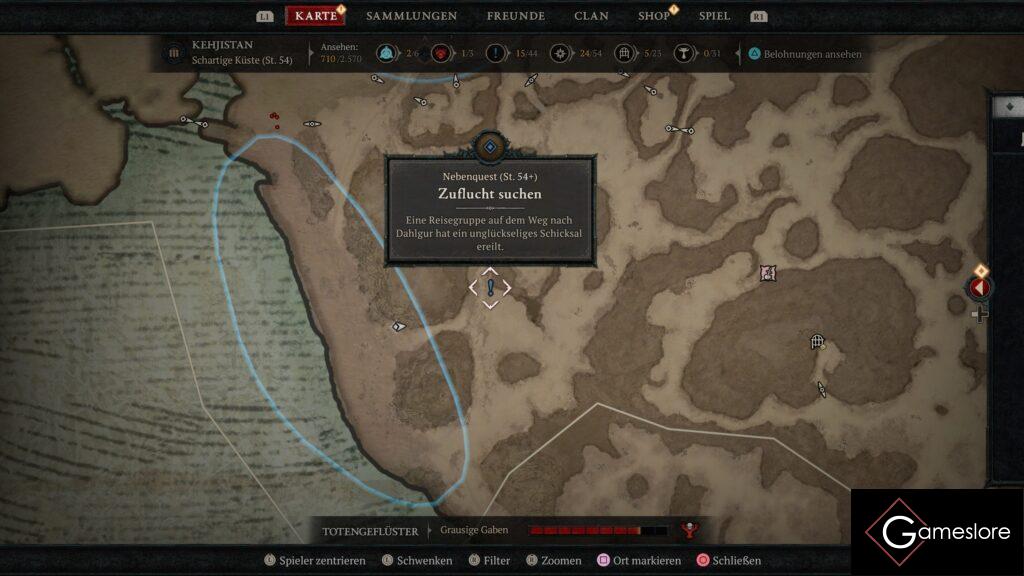Click the waypoint progress icon

tap(387, 53)
